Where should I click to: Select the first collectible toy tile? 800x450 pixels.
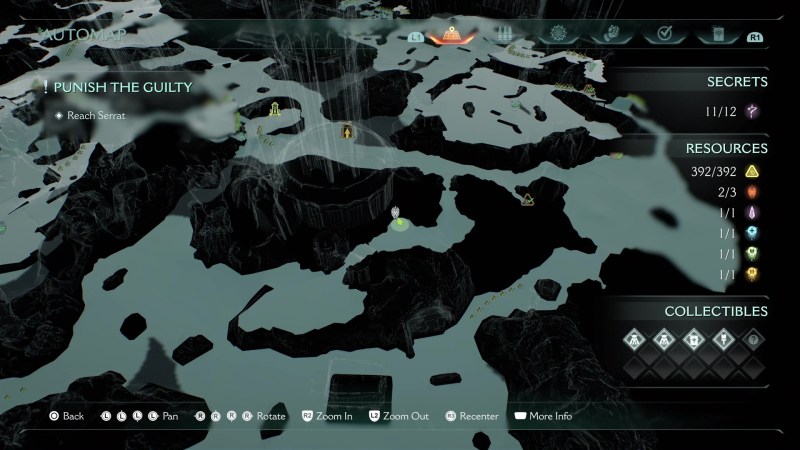pyautogui.click(x=636, y=339)
